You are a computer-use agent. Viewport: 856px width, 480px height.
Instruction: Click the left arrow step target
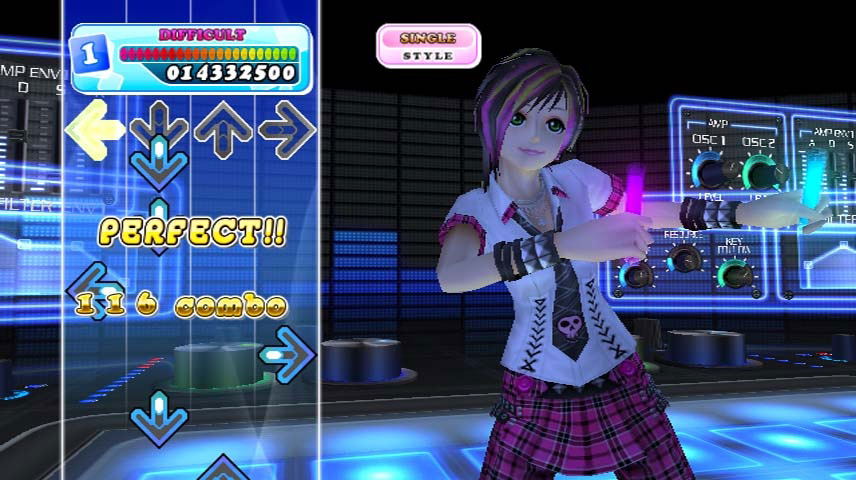tap(95, 128)
